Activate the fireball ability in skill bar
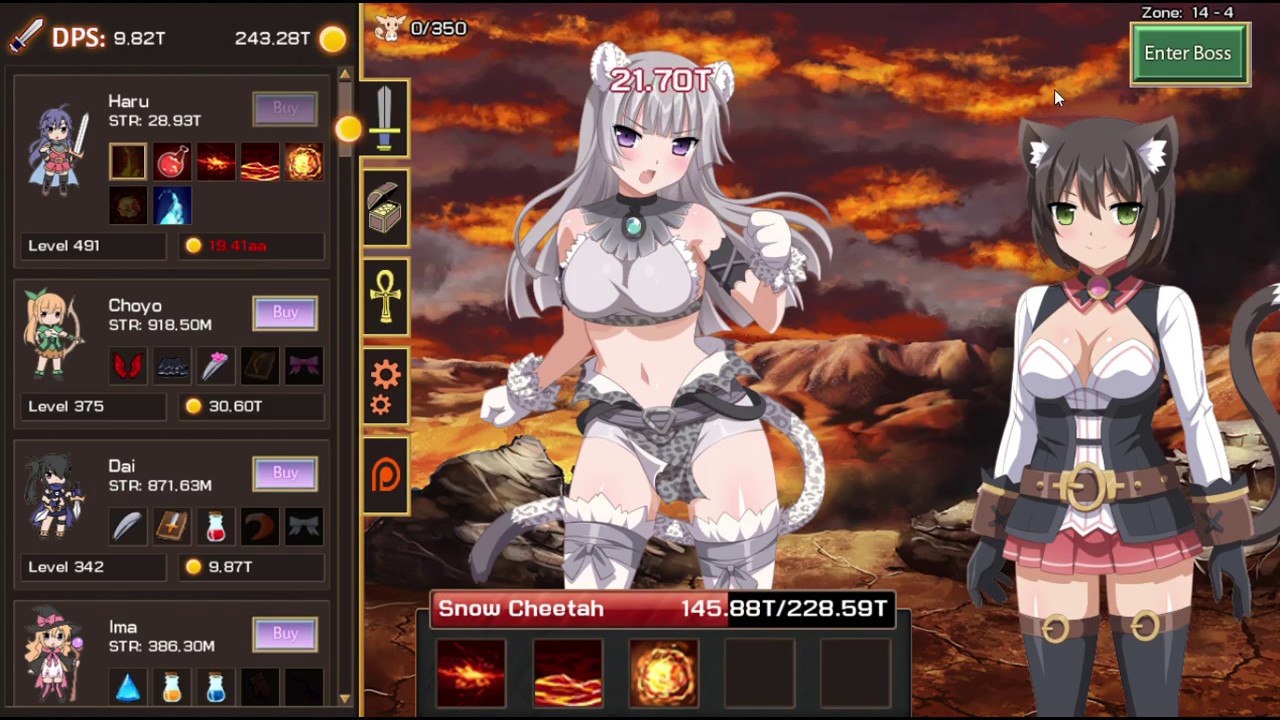Image resolution: width=1280 pixels, height=720 pixels. pos(664,673)
